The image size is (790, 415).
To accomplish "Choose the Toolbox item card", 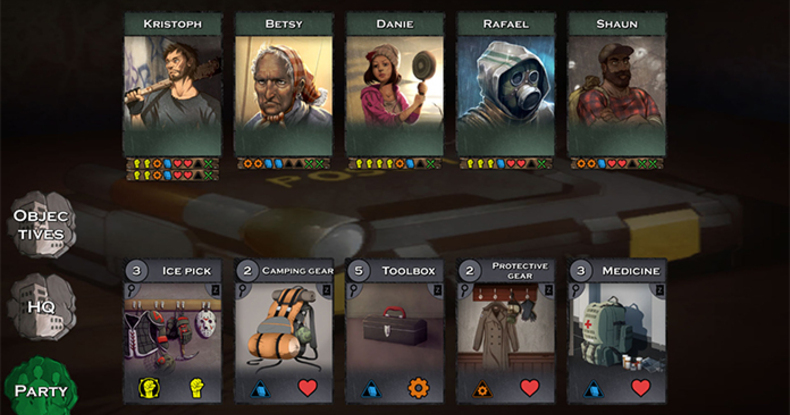I will click(x=394, y=330).
